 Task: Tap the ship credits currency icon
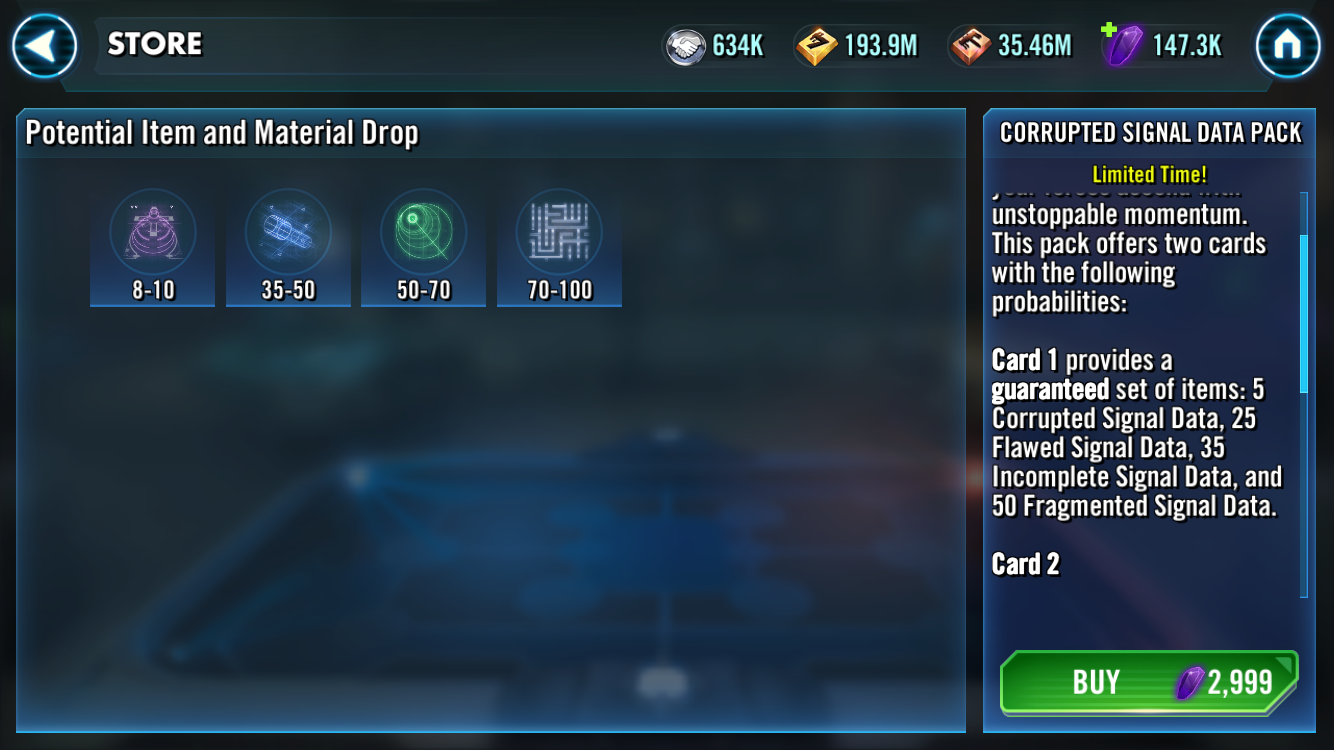pyautogui.click(x=970, y=46)
